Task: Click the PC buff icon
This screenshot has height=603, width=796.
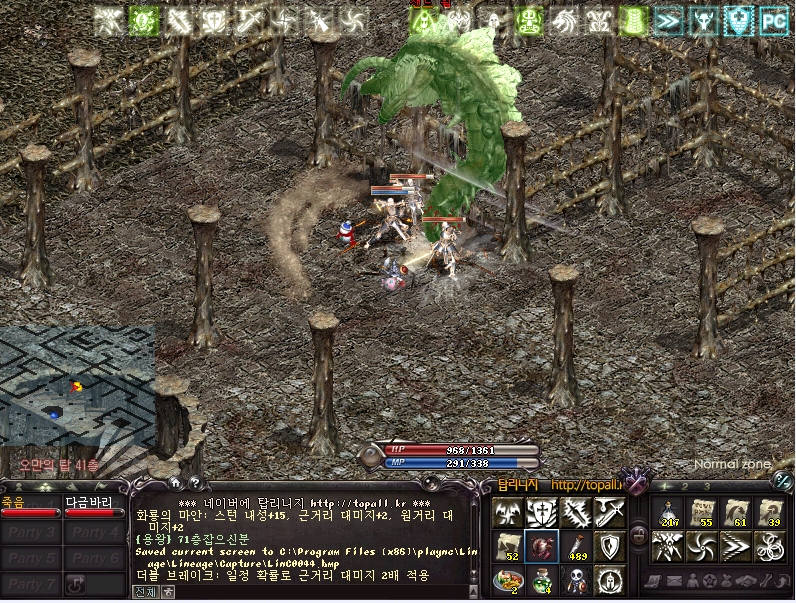Action: pyautogui.click(x=772, y=20)
